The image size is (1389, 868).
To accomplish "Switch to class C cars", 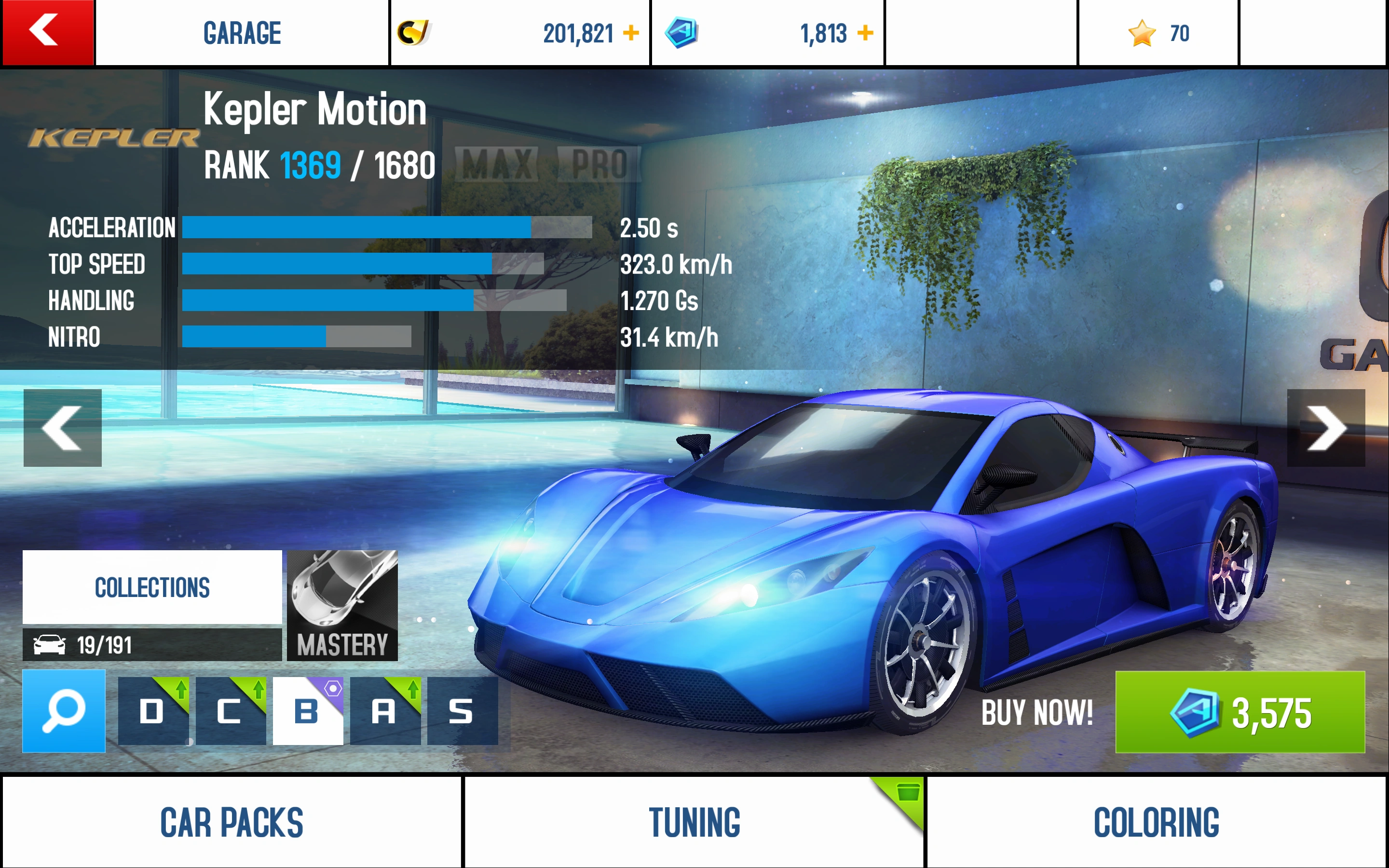I will pos(230,711).
